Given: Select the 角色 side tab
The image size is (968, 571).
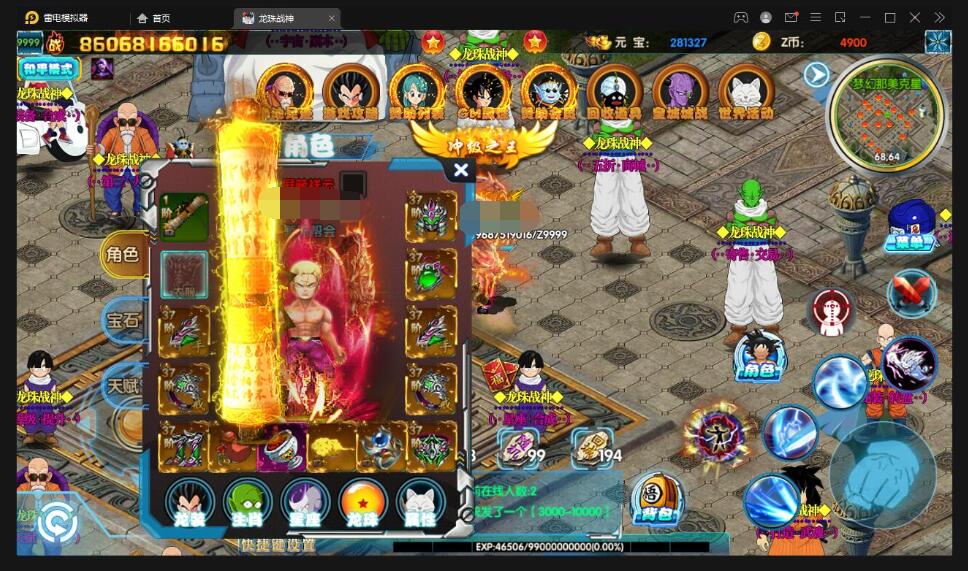Looking at the screenshot, I should click(x=123, y=255).
